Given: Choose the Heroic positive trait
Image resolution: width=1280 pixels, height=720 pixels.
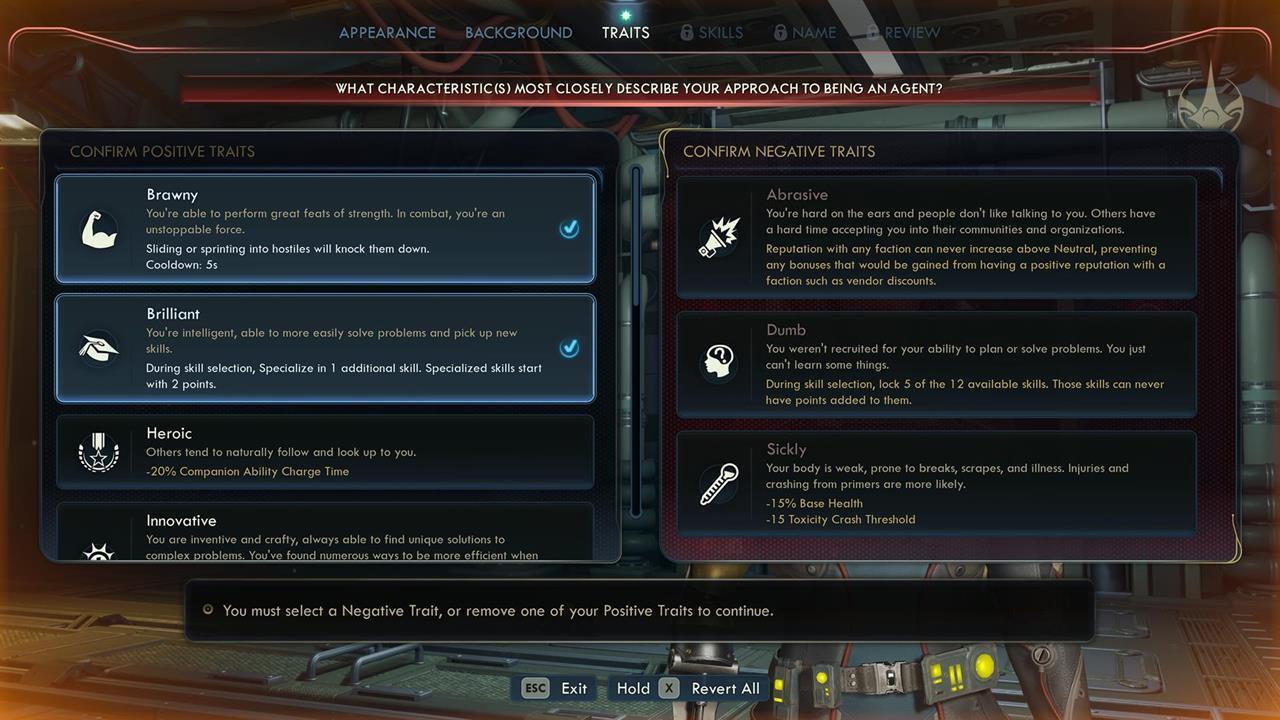Looking at the screenshot, I should click(325, 452).
